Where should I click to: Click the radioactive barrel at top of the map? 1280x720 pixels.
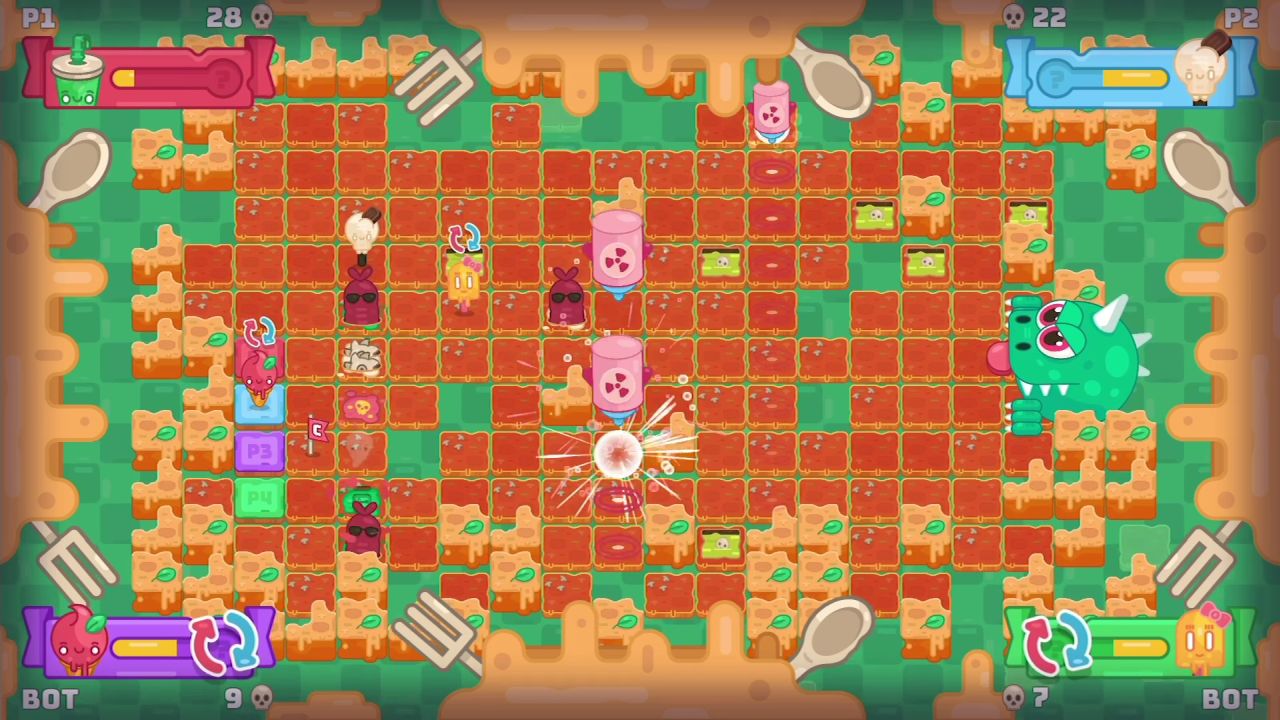pos(772,112)
